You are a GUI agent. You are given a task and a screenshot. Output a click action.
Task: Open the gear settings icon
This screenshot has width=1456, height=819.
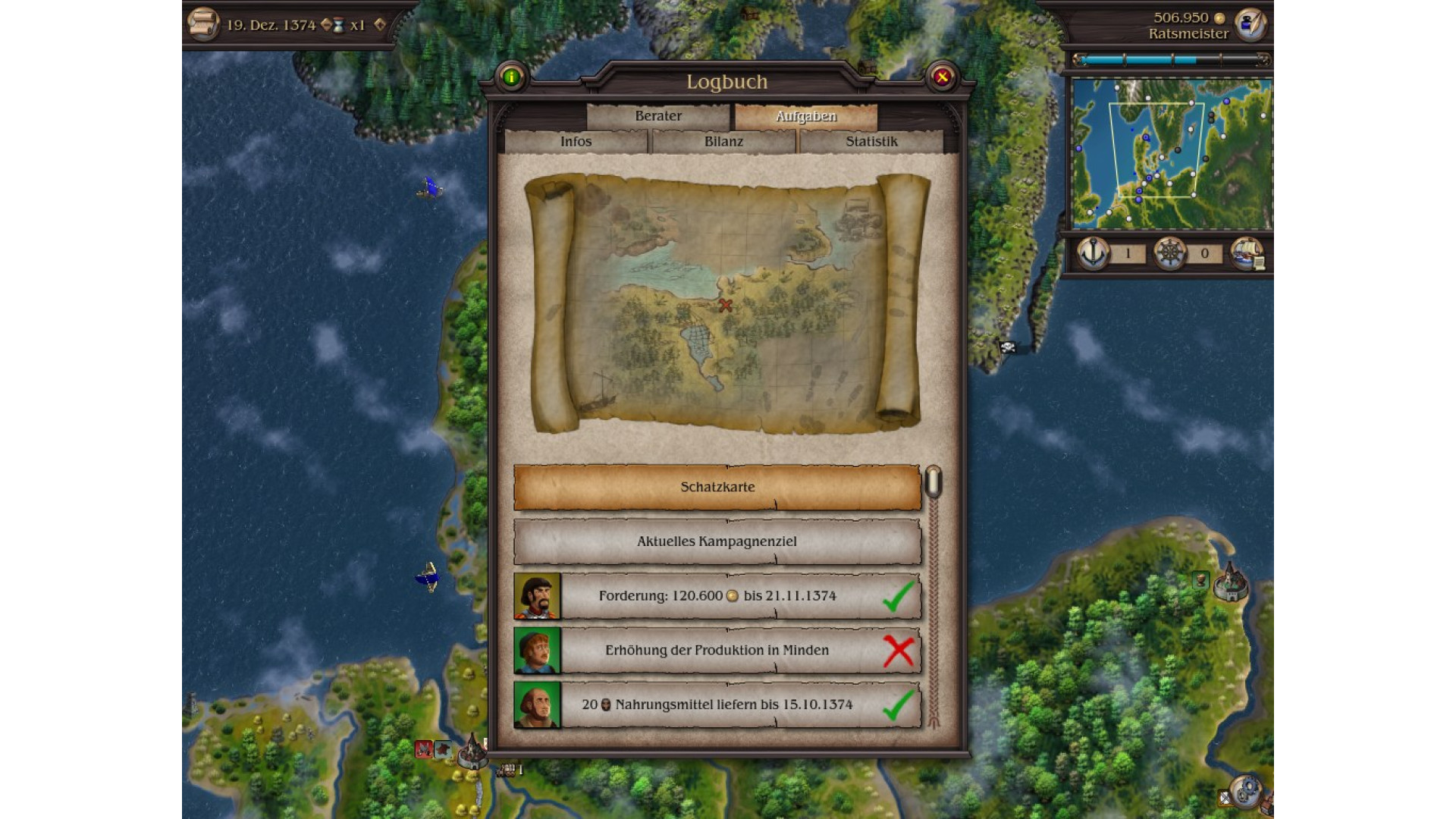click(x=1245, y=792)
